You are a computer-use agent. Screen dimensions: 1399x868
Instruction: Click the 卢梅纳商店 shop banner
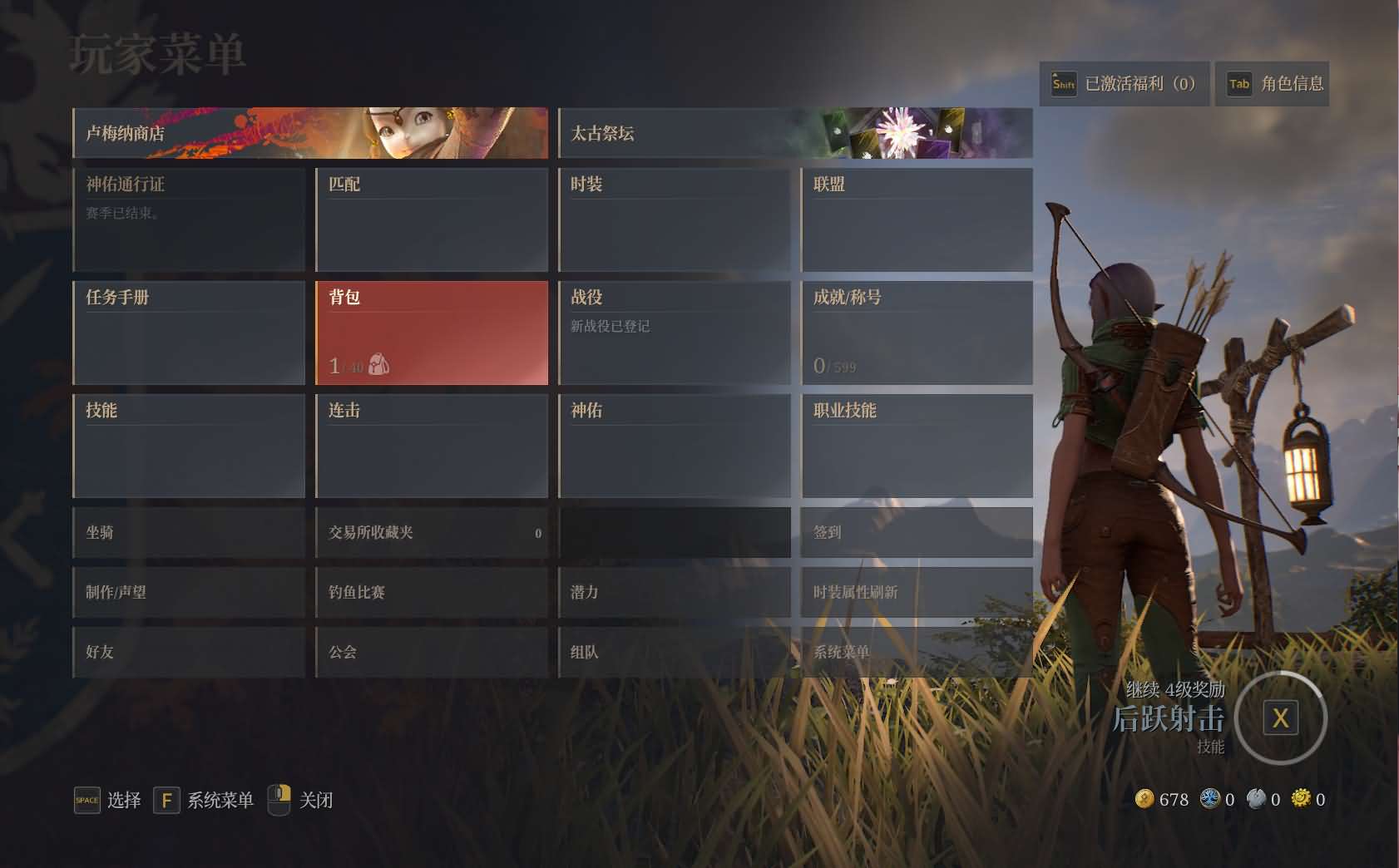tap(310, 133)
